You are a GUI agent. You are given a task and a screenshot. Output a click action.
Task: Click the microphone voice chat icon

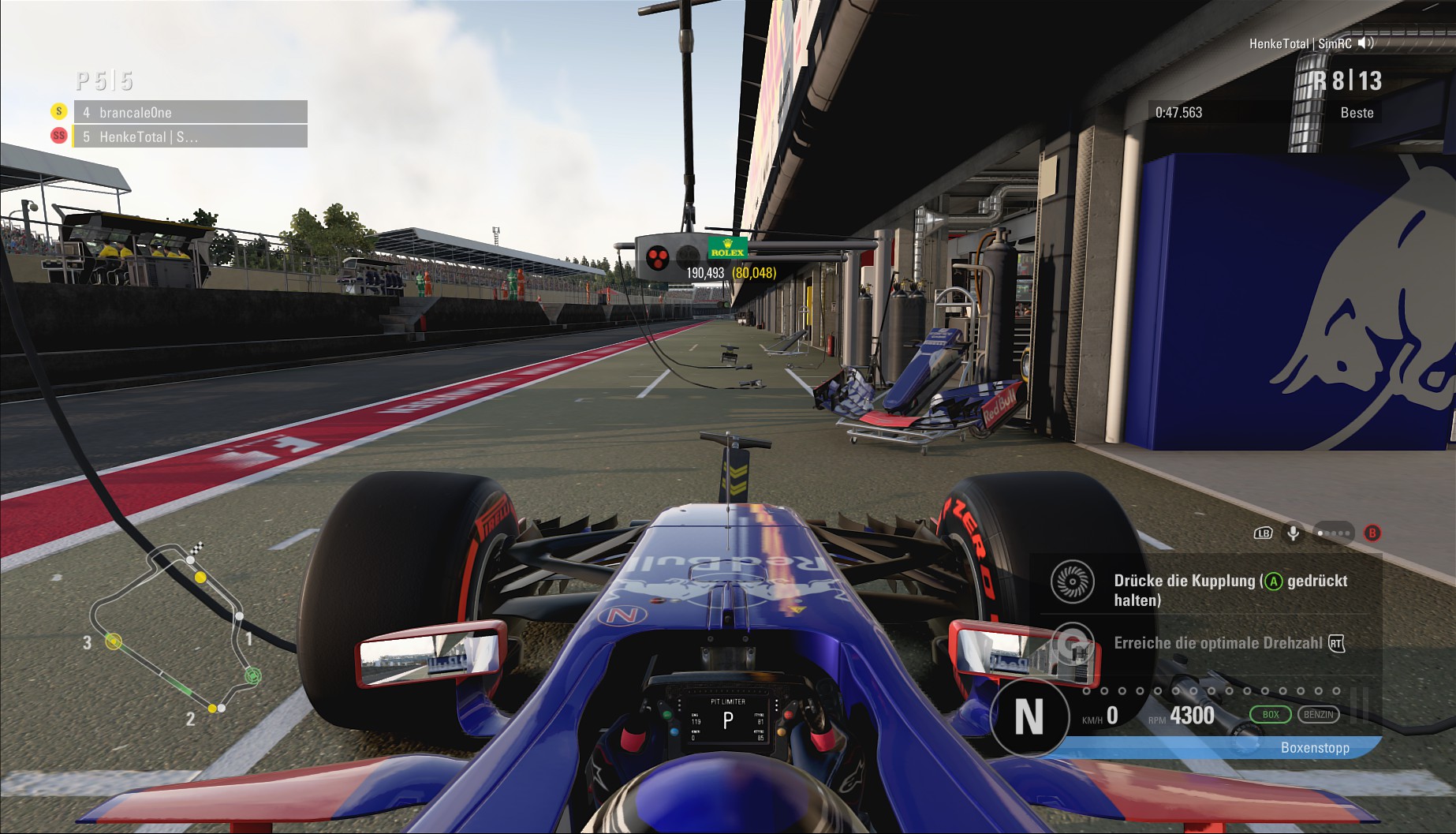[x=1294, y=533]
